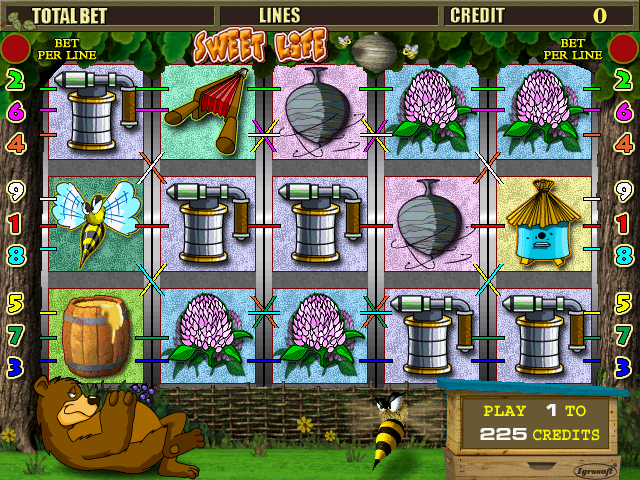Pick payline 3 marker beside the honey barrel
The height and width of the screenshot is (480, 640).
tap(15, 364)
